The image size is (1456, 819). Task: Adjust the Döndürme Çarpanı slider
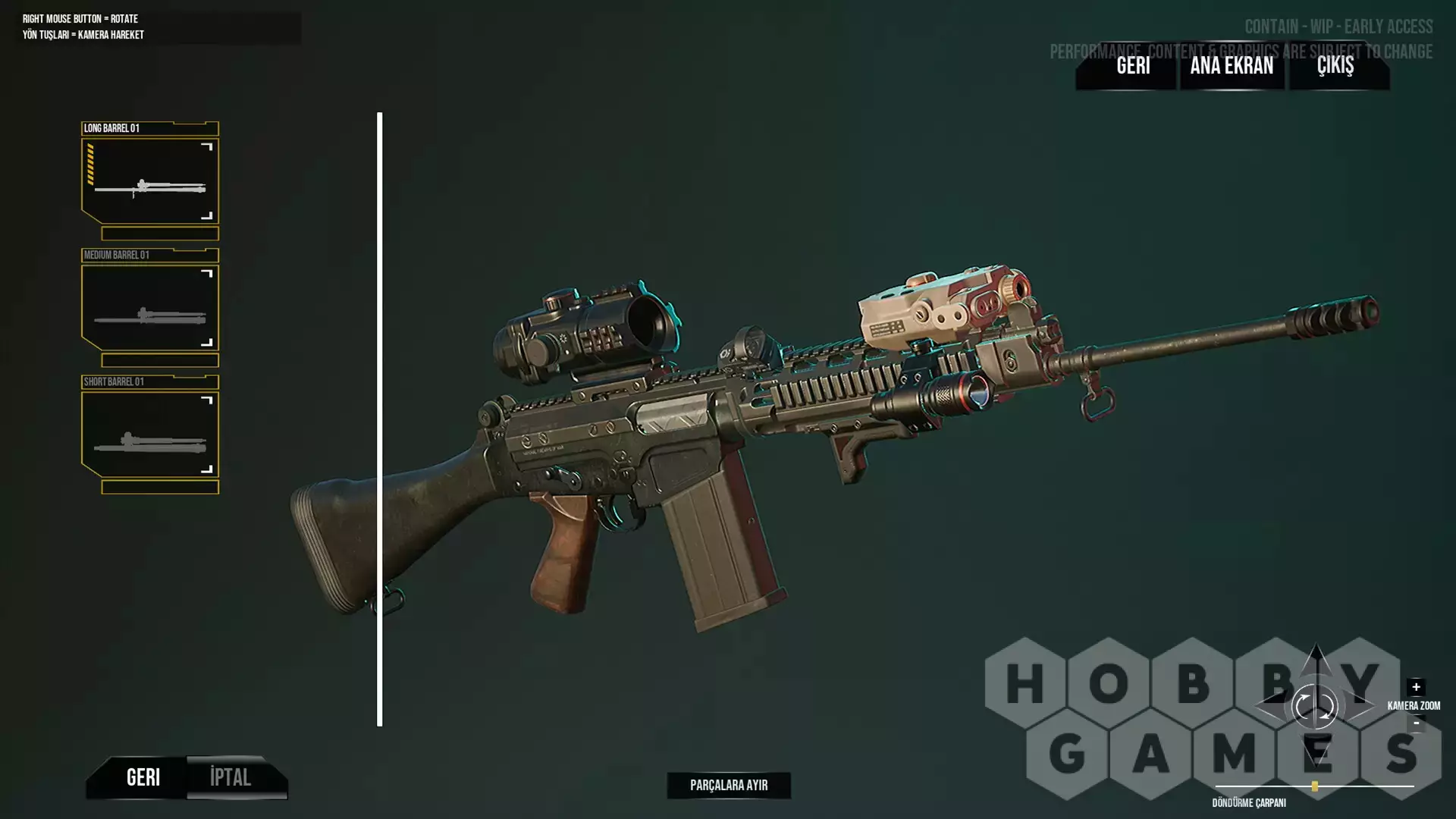pos(1315,786)
